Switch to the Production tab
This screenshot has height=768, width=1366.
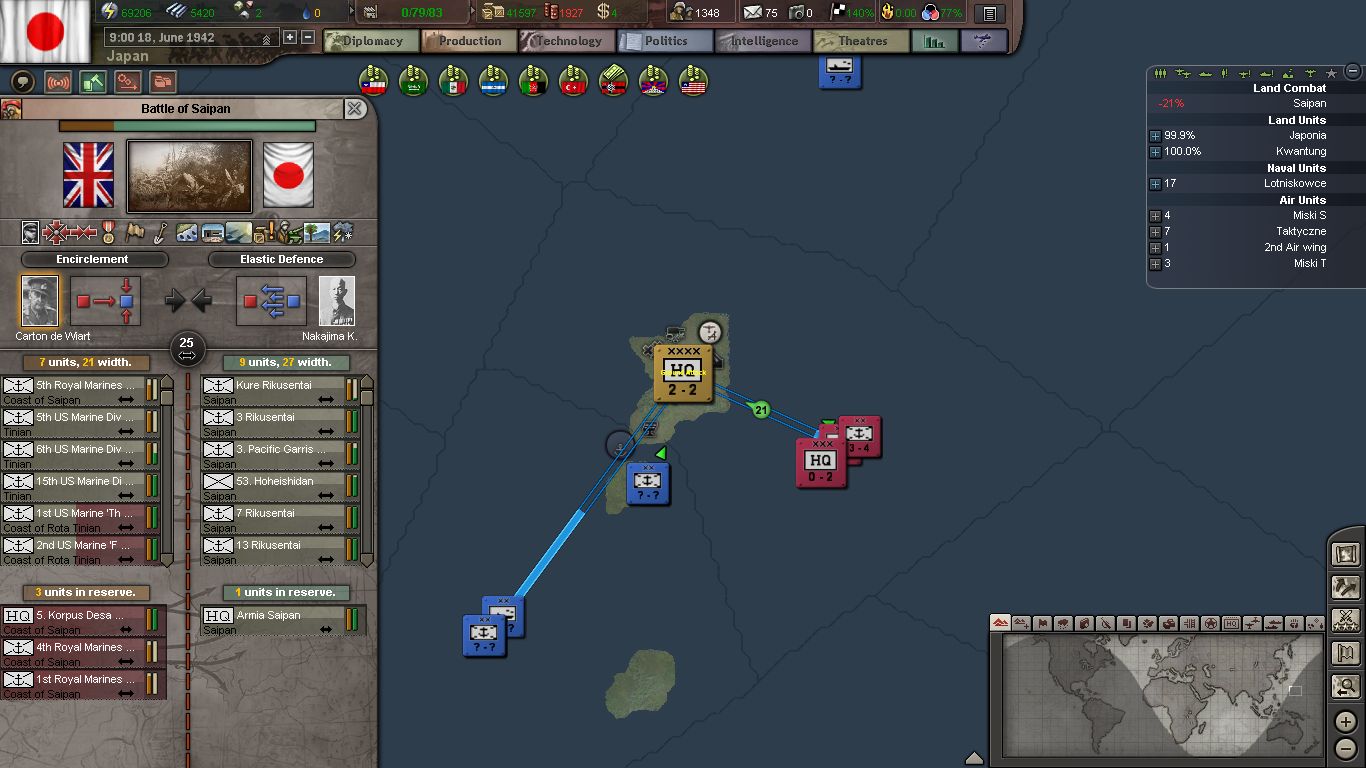468,41
